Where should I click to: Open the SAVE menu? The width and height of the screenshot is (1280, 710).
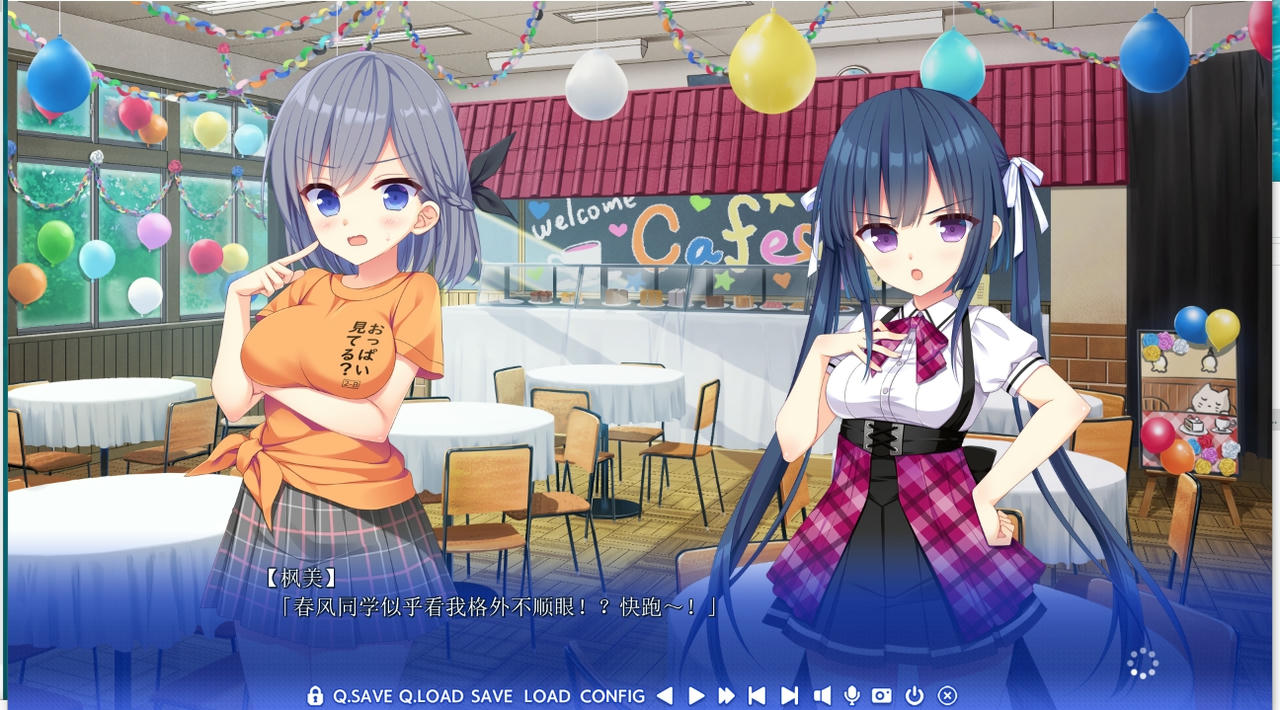coord(491,696)
